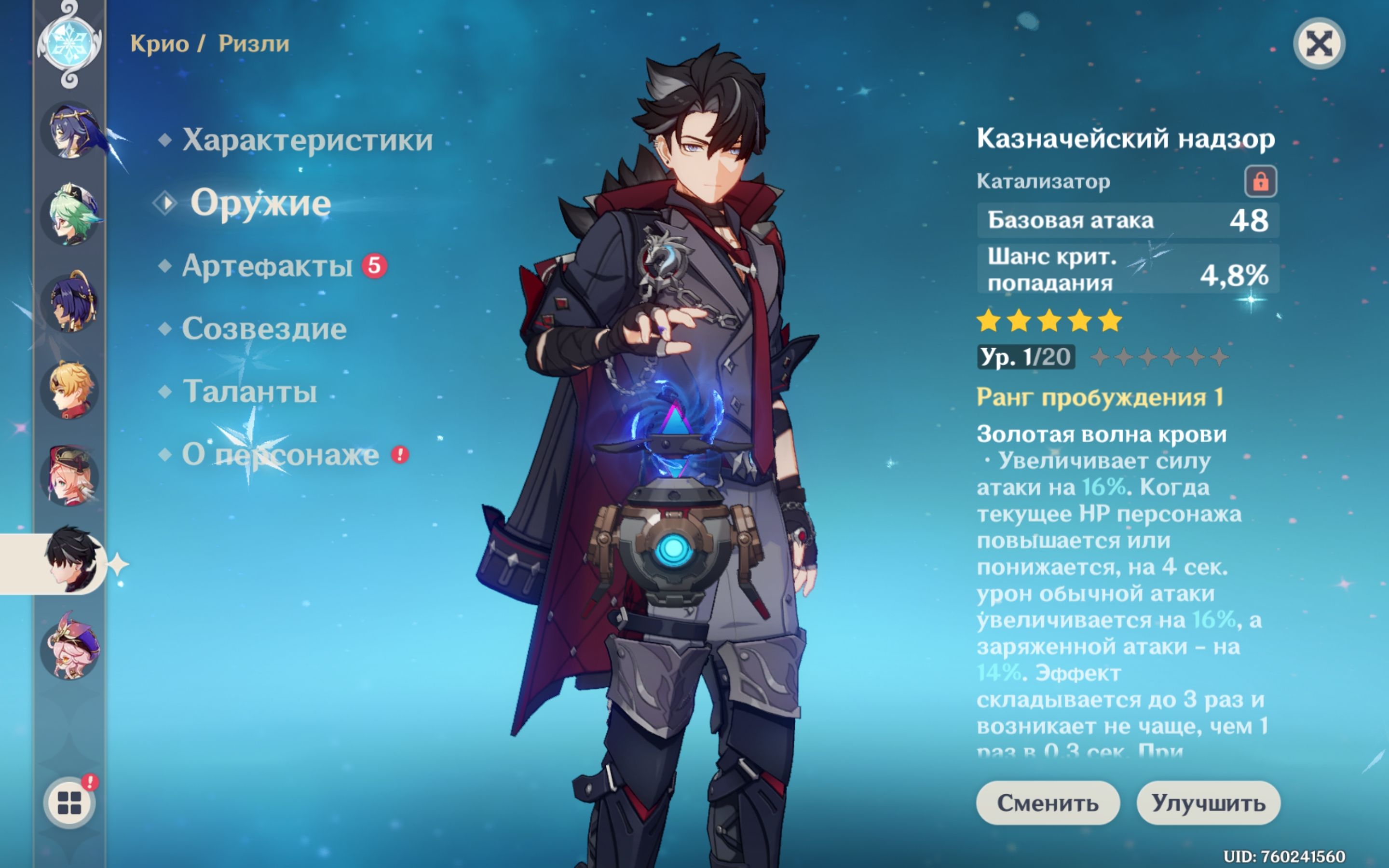Open the О персонаже entry
Screen dimensions: 1389x868
coord(280,455)
